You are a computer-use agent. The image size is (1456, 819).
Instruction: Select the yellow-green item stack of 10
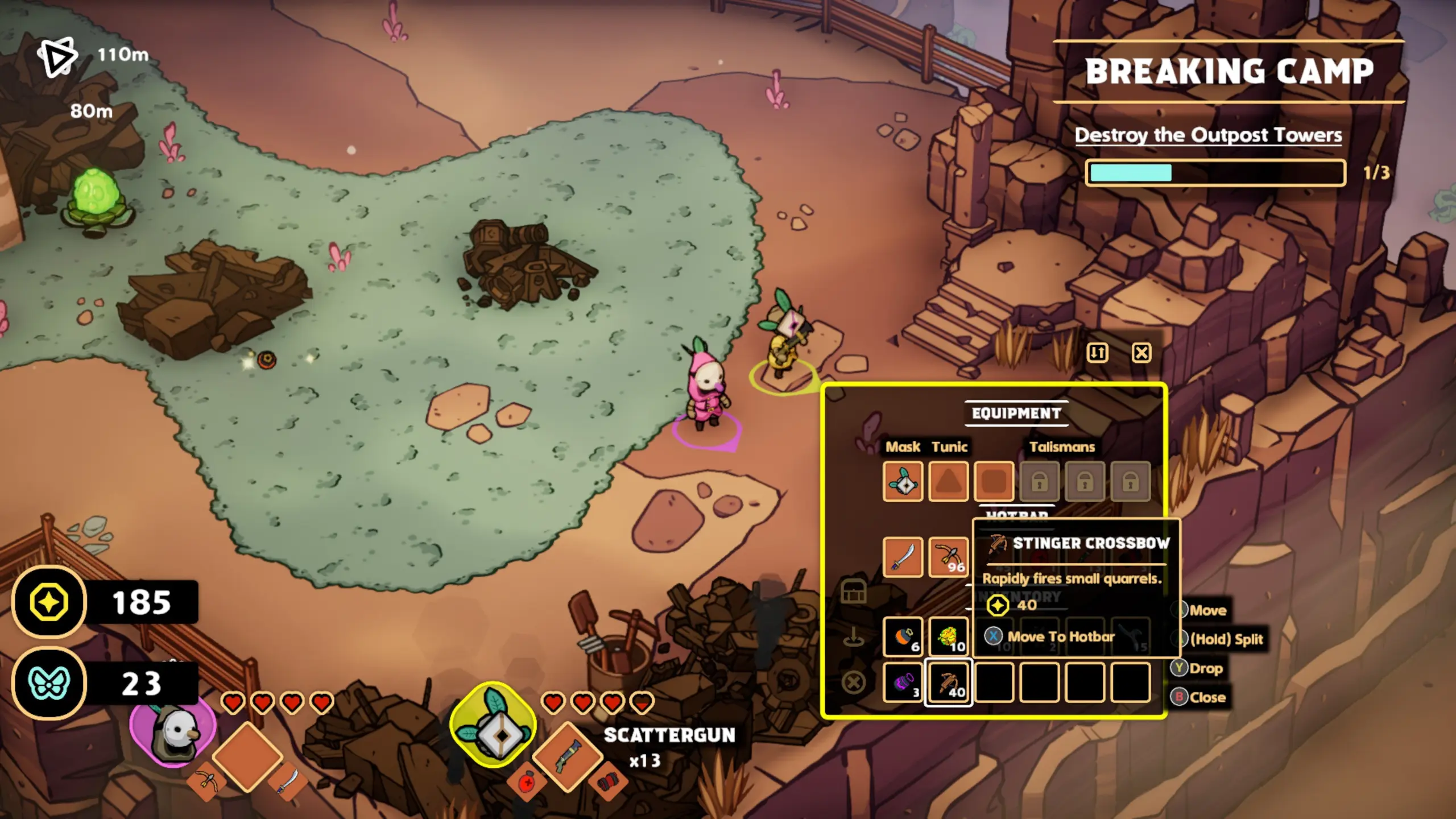948,637
